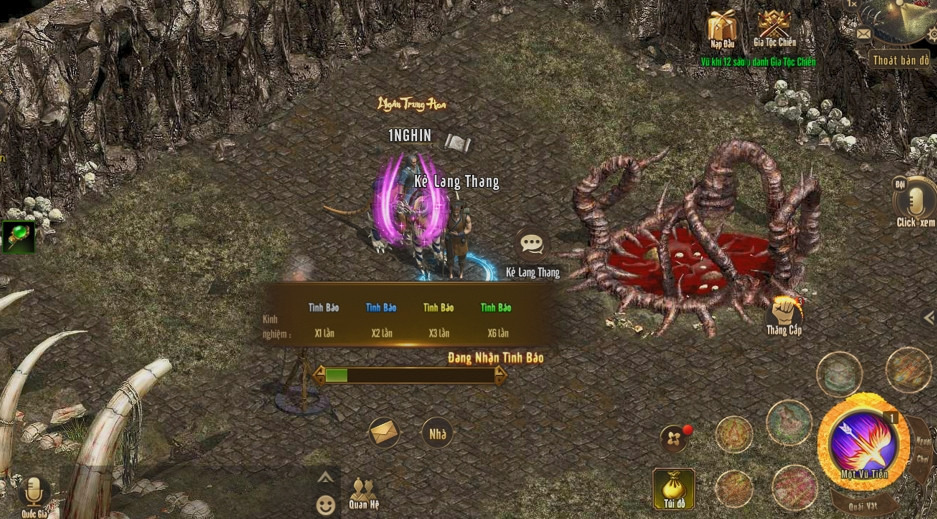Select the Tinh Bảo X6 lần option

(x=495, y=320)
